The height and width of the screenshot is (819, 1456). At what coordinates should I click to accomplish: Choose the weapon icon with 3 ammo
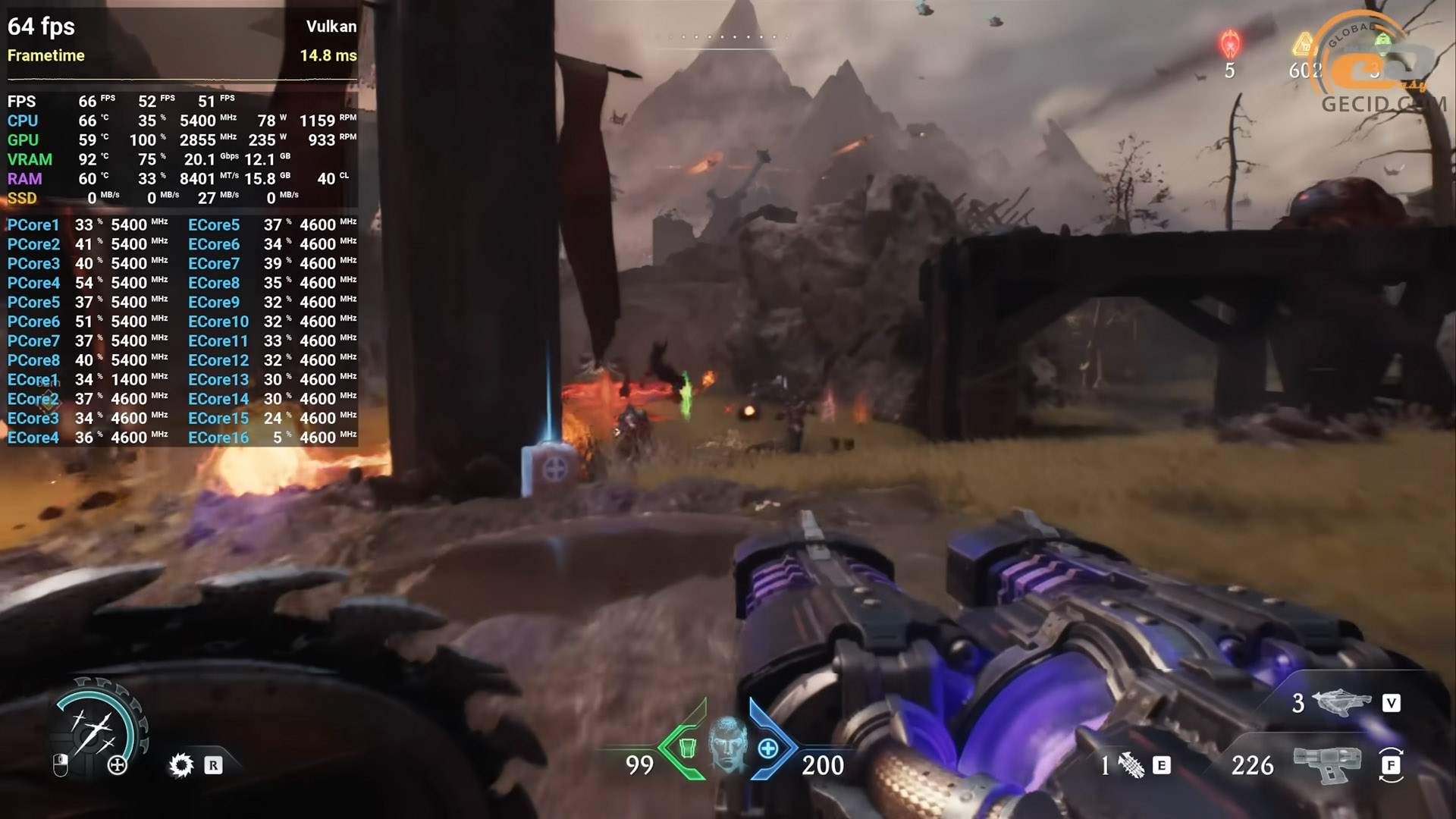click(x=1344, y=703)
